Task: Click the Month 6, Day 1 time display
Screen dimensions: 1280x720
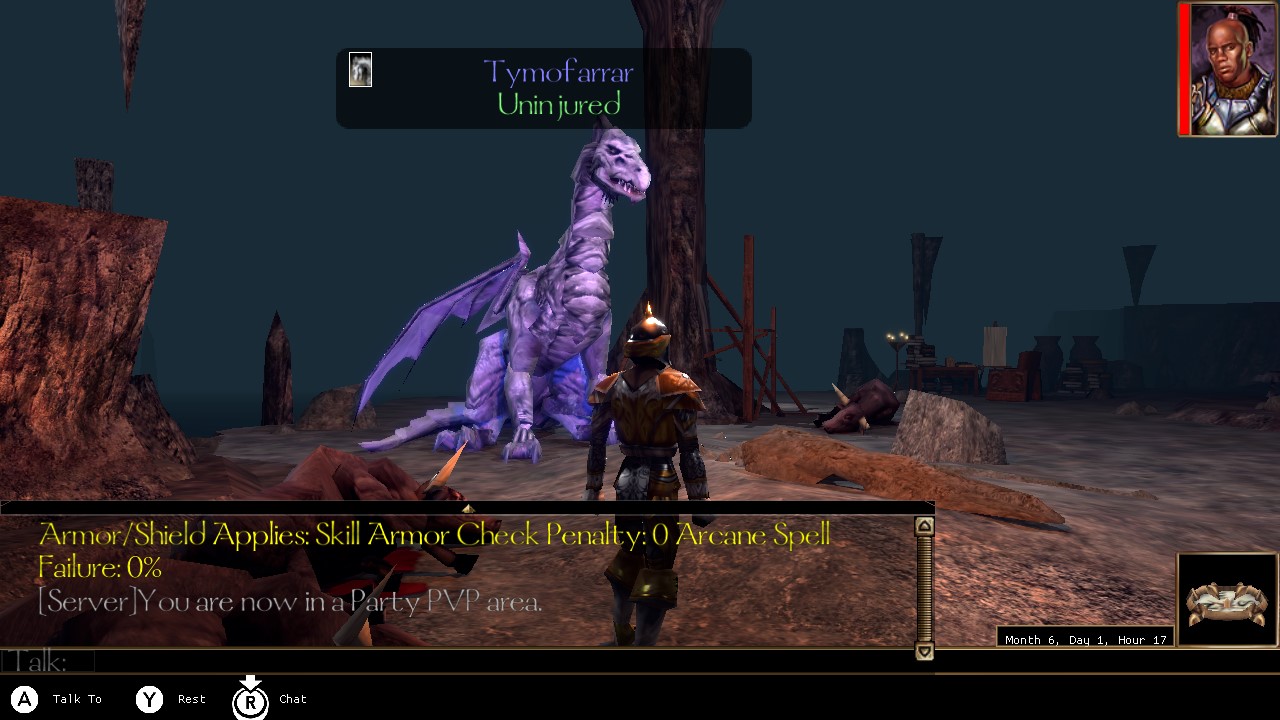Action: (1086, 639)
